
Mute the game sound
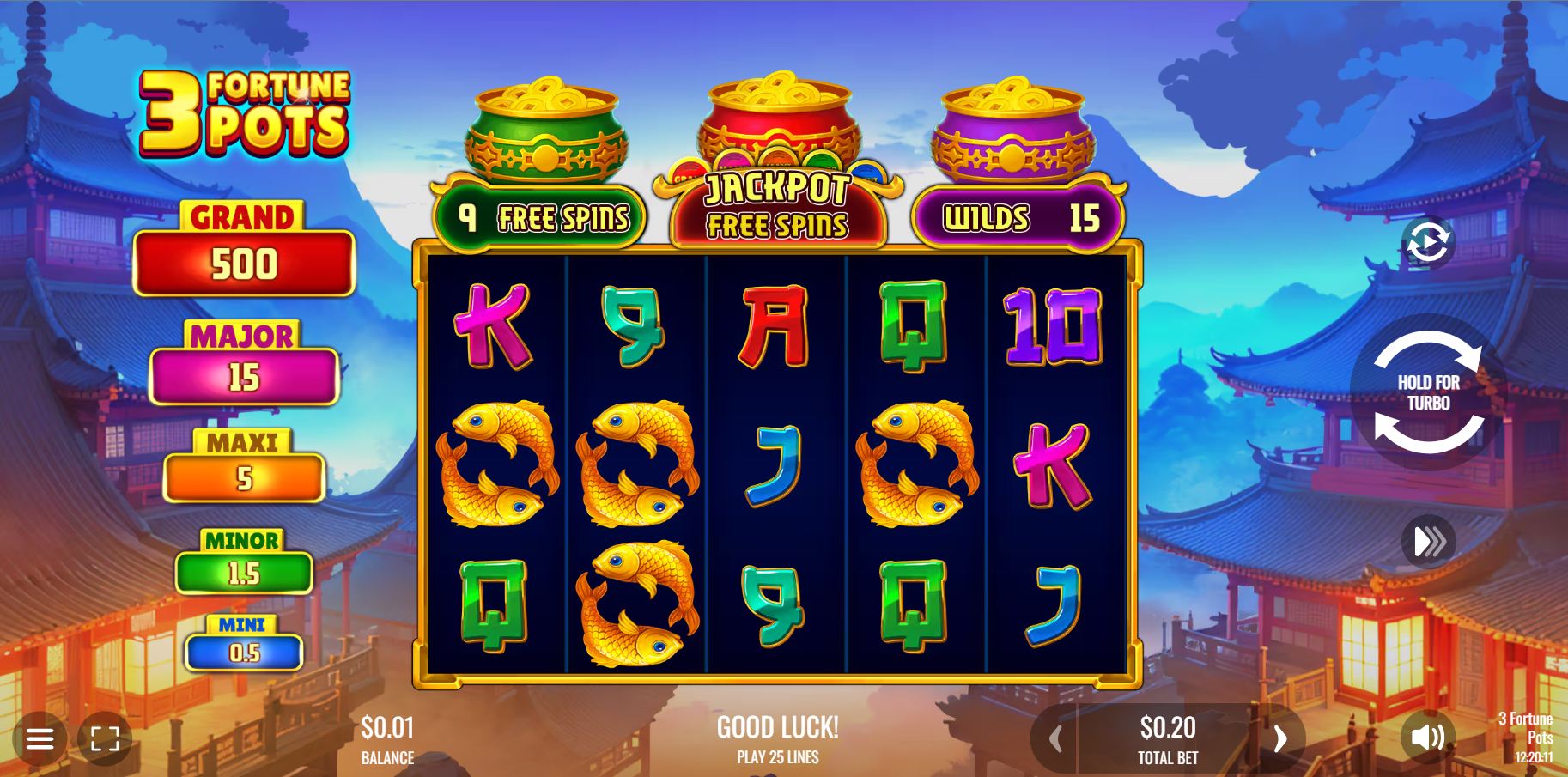point(1427,737)
